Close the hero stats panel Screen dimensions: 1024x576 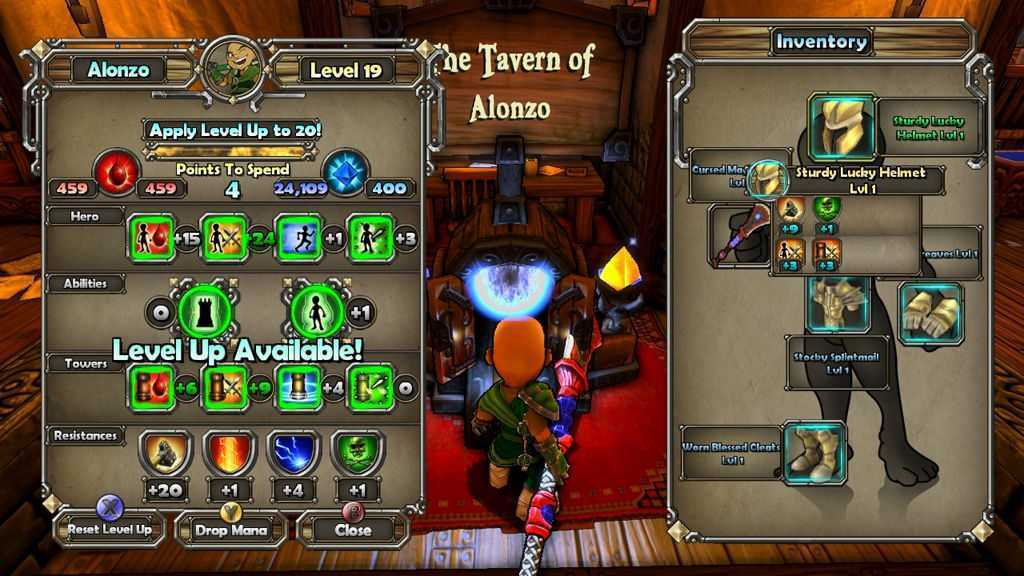352,529
